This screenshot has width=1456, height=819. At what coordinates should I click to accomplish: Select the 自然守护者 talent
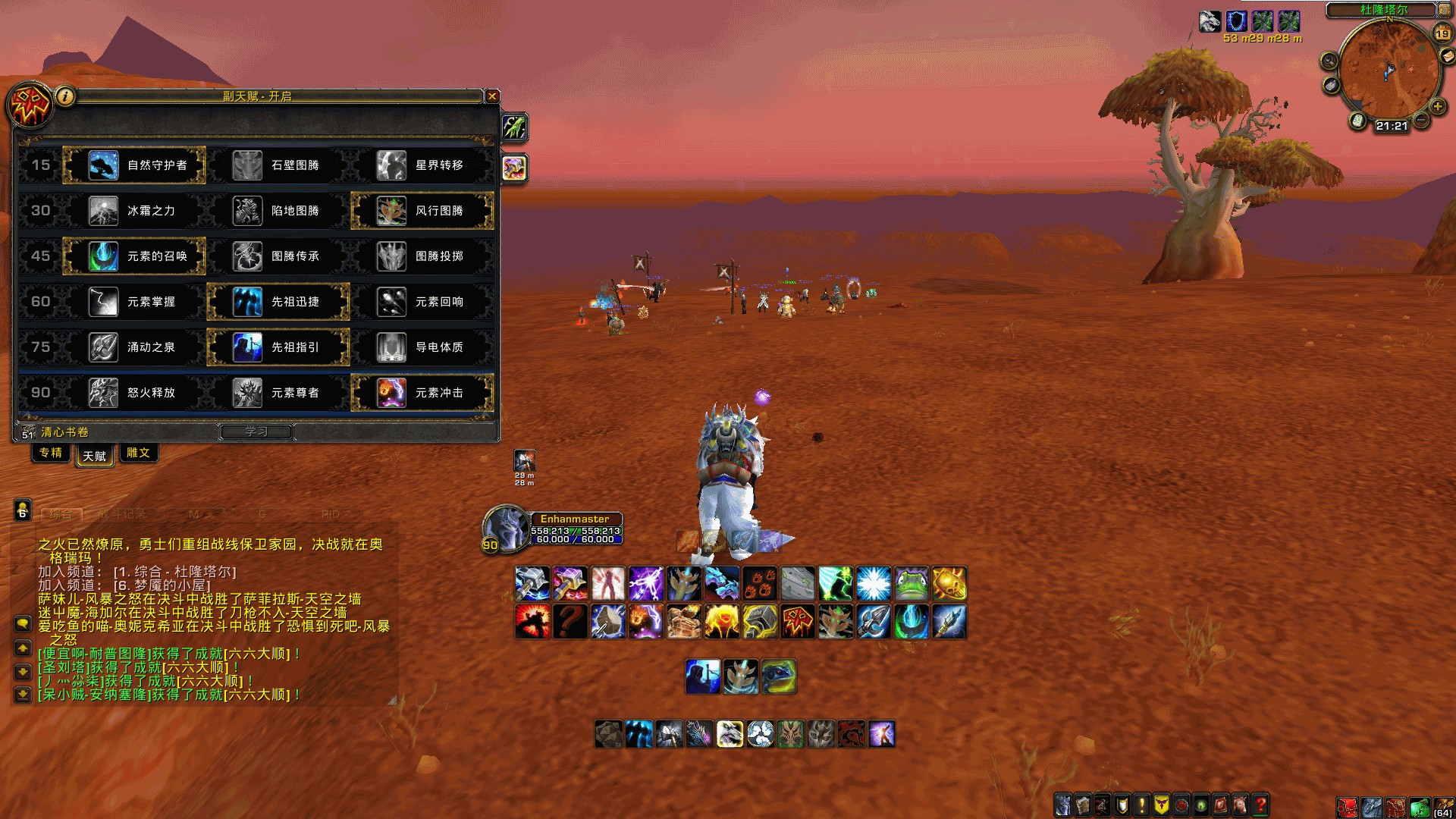134,165
